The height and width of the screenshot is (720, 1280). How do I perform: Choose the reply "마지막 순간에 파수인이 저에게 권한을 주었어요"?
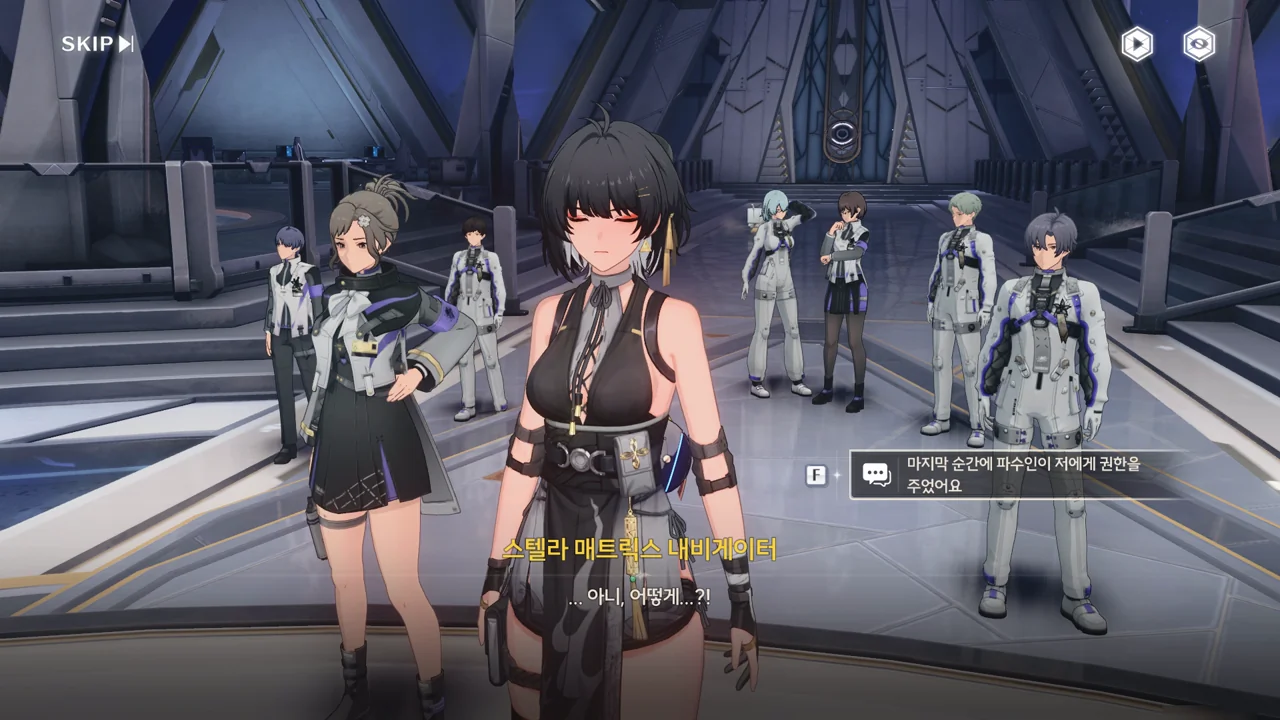[1020, 475]
